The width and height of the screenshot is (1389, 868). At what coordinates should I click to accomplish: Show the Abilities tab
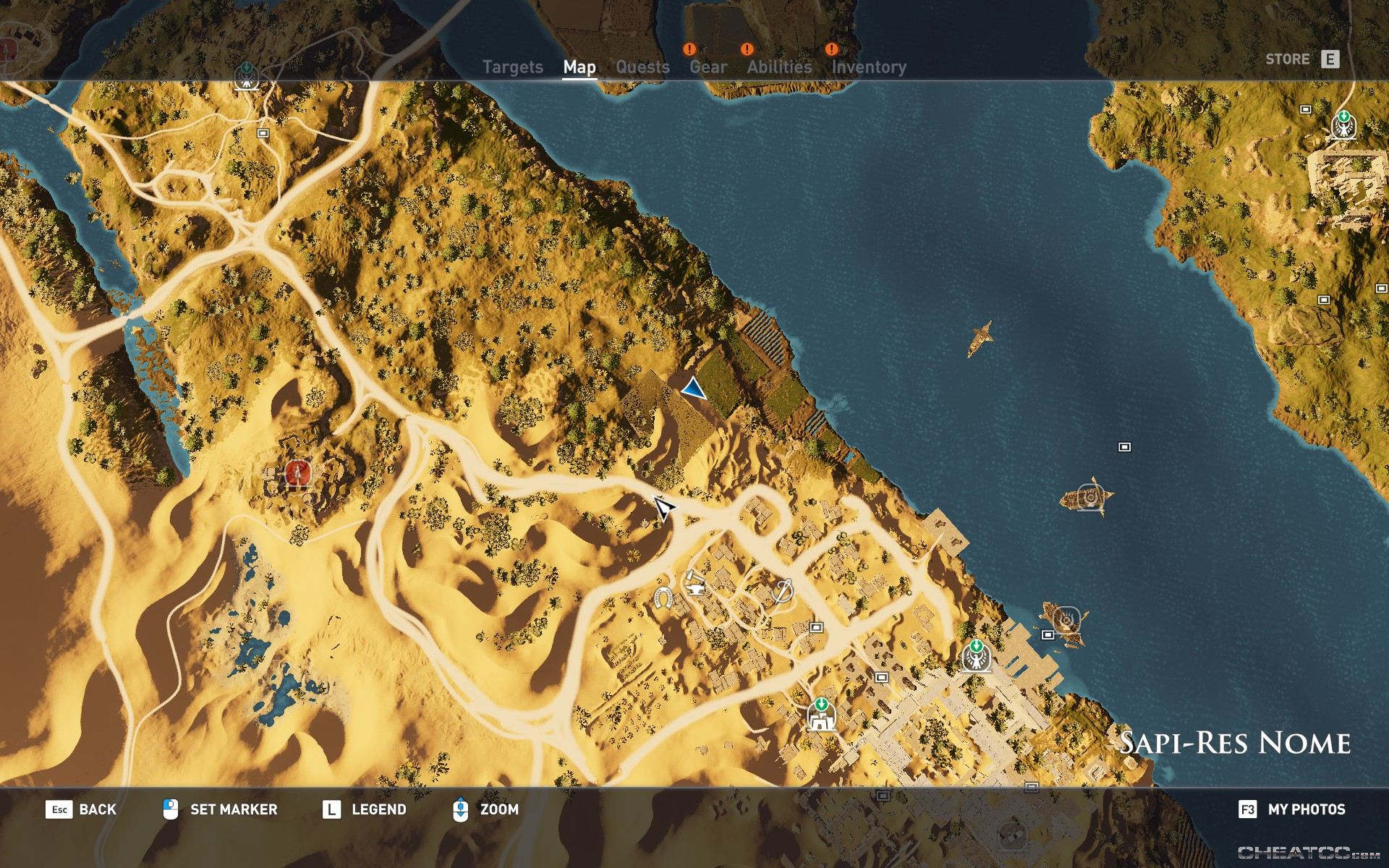tap(779, 67)
